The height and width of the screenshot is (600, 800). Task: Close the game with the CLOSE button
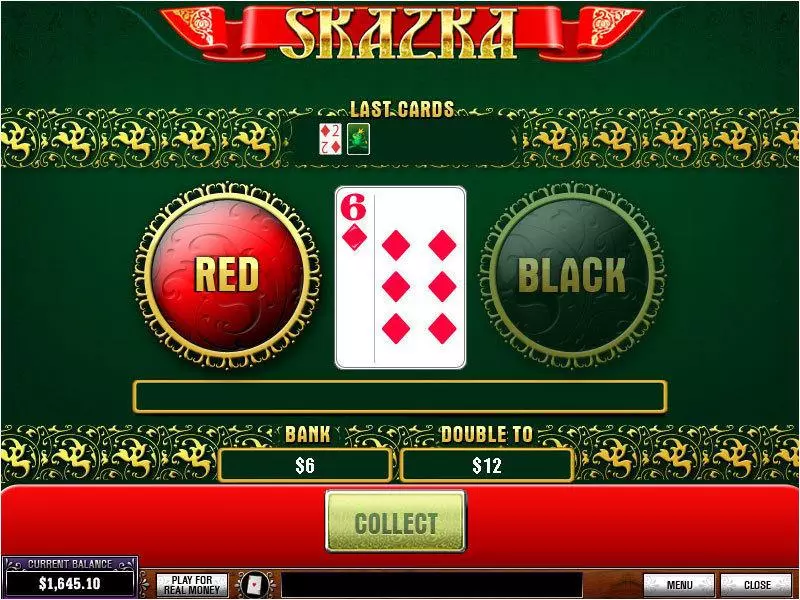point(757,585)
